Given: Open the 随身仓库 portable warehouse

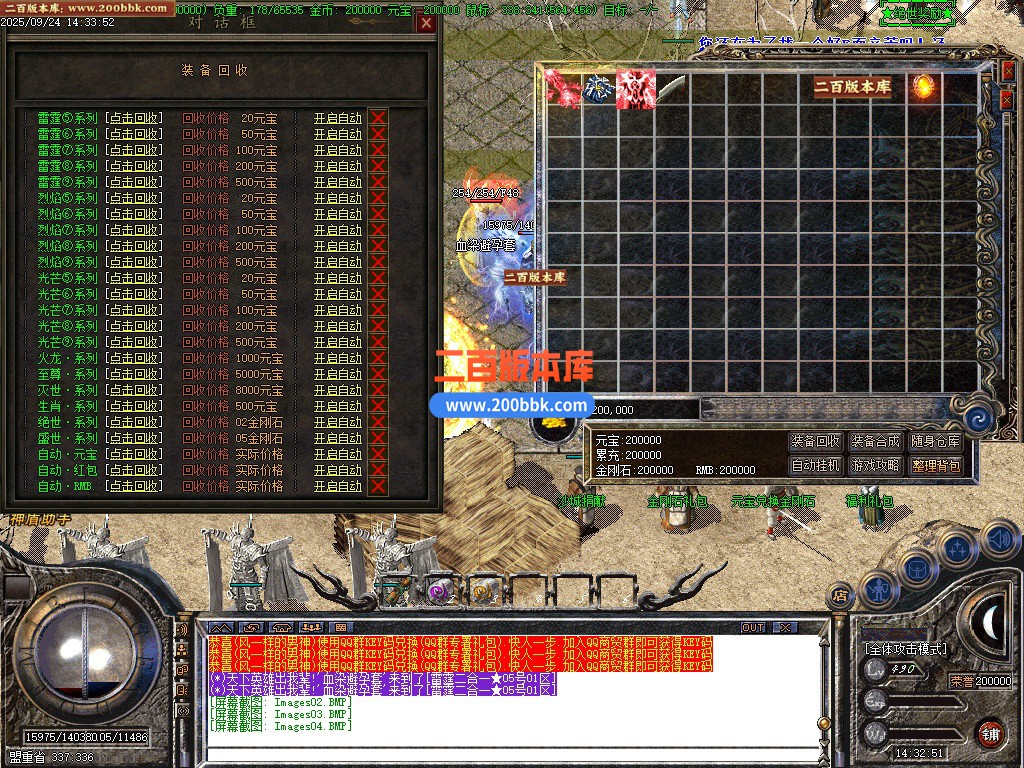Looking at the screenshot, I should [936, 441].
